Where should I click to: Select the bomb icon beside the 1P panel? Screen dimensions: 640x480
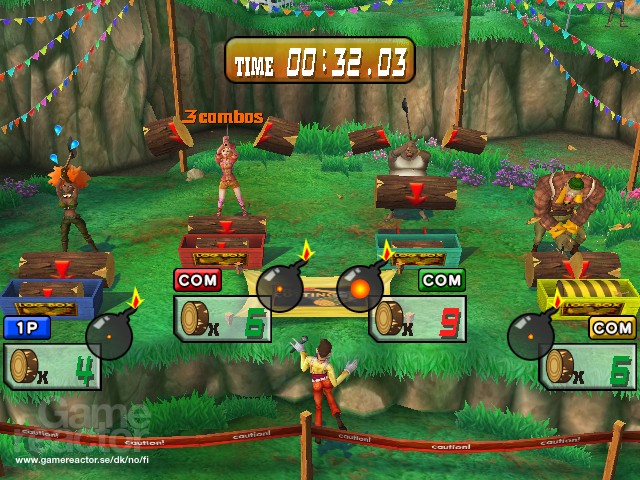tap(109, 334)
